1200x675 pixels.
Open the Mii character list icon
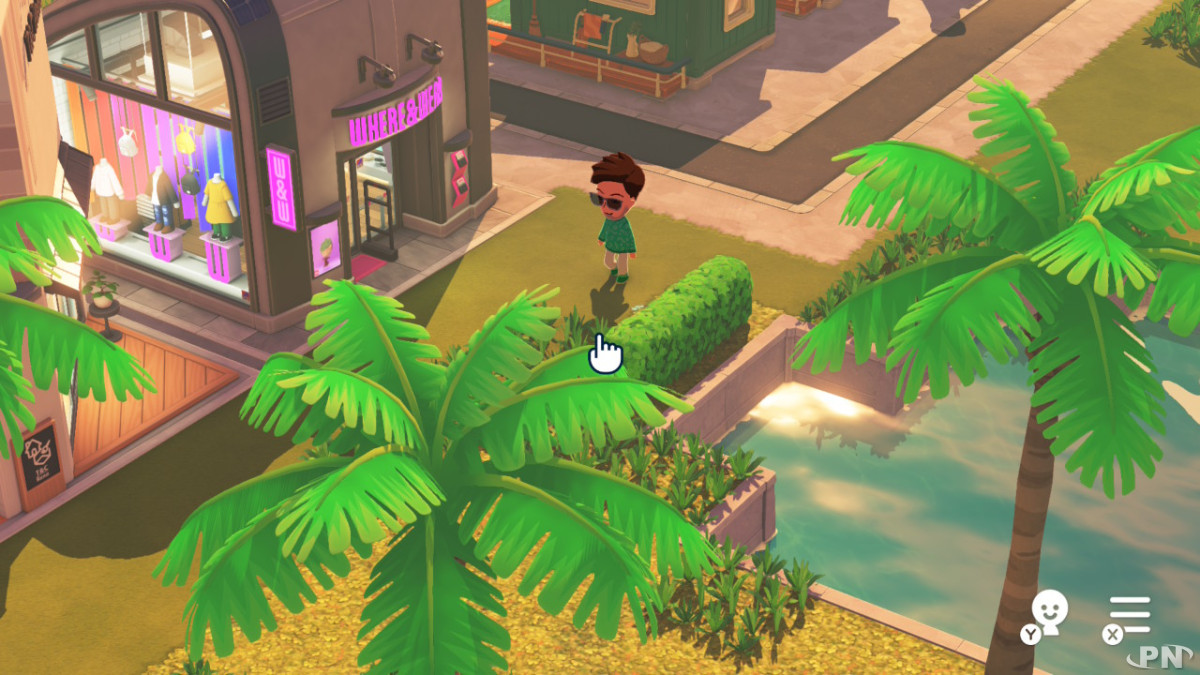[x=1048, y=612]
